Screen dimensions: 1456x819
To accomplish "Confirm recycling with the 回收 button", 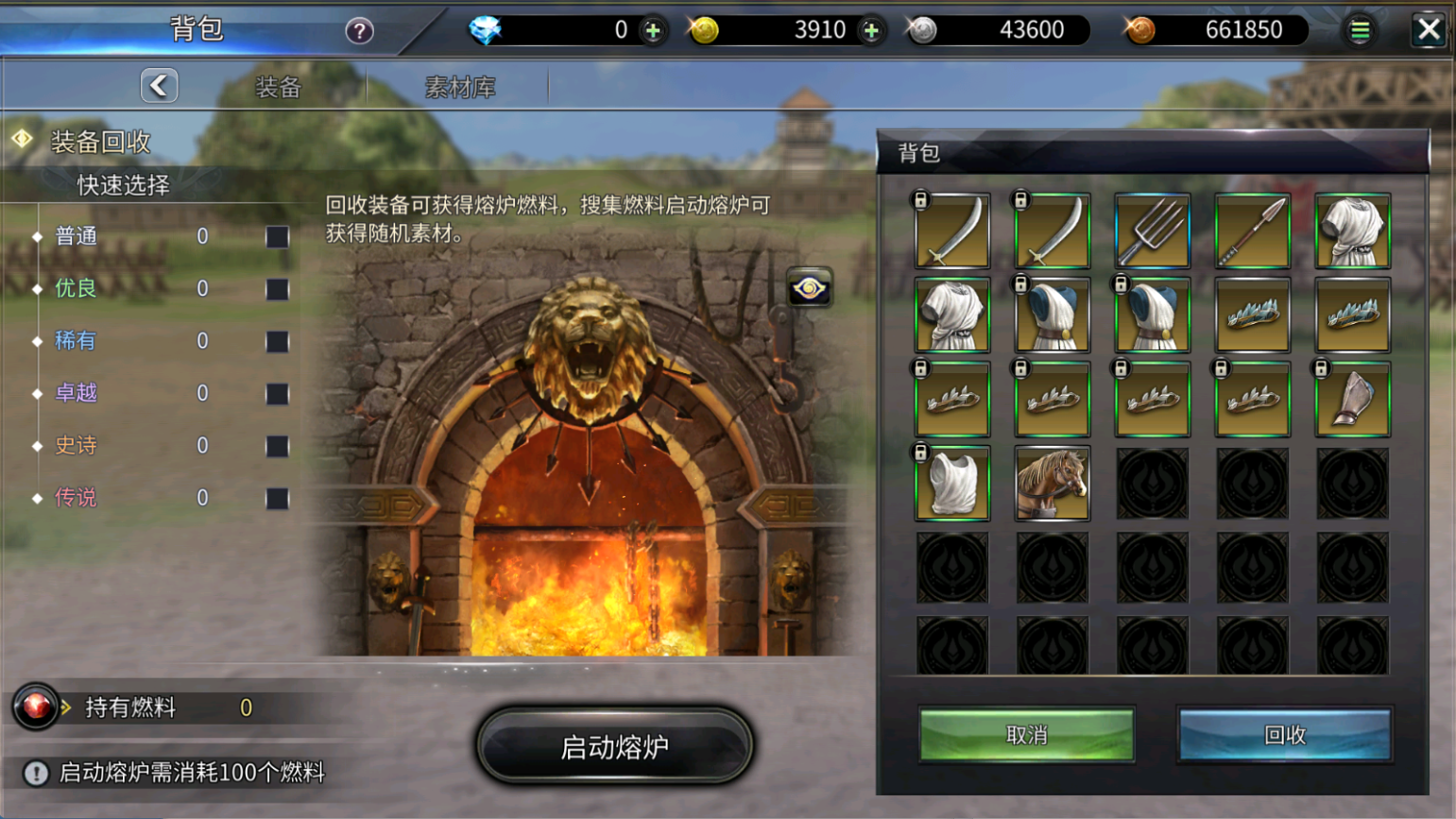I will tap(1284, 735).
